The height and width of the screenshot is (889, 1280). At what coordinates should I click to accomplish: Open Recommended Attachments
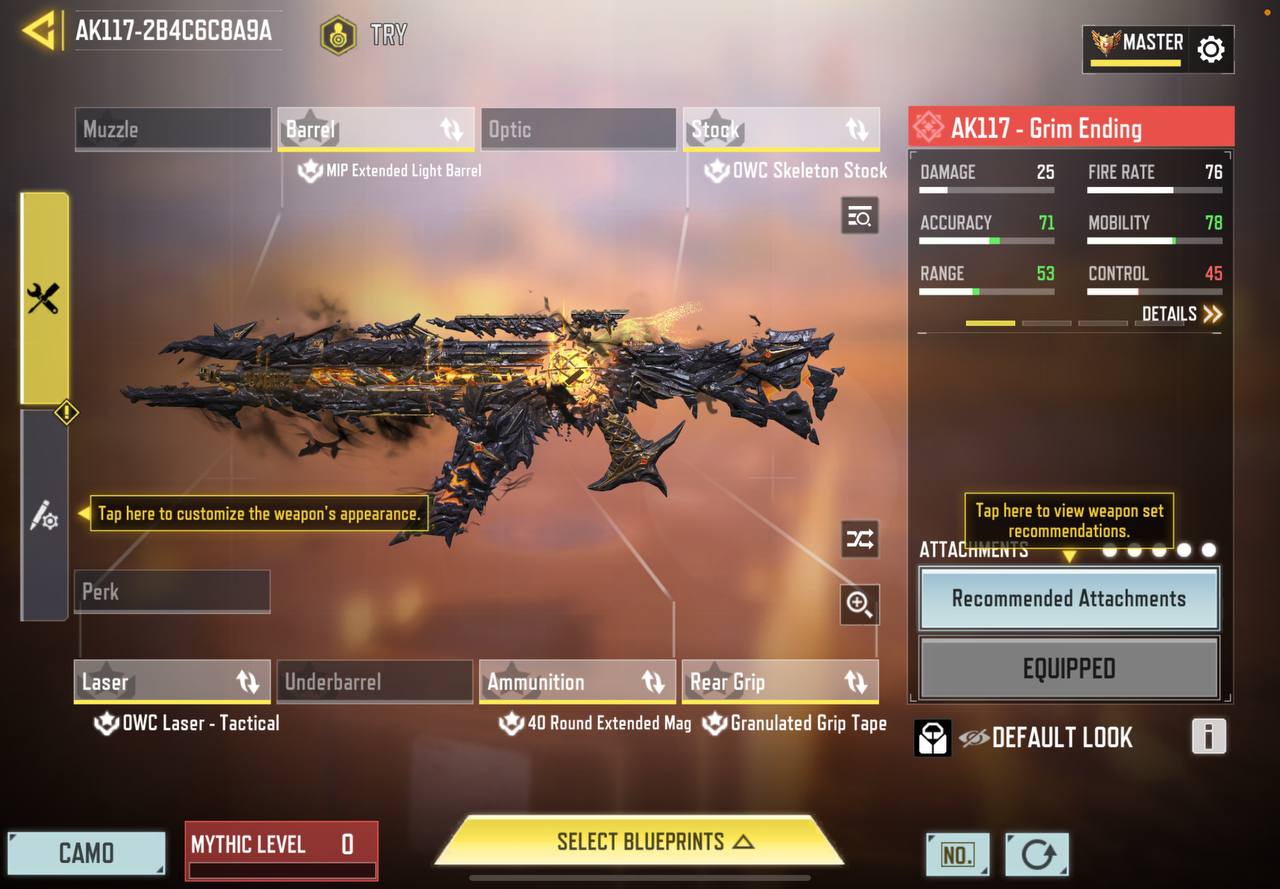click(x=1068, y=599)
